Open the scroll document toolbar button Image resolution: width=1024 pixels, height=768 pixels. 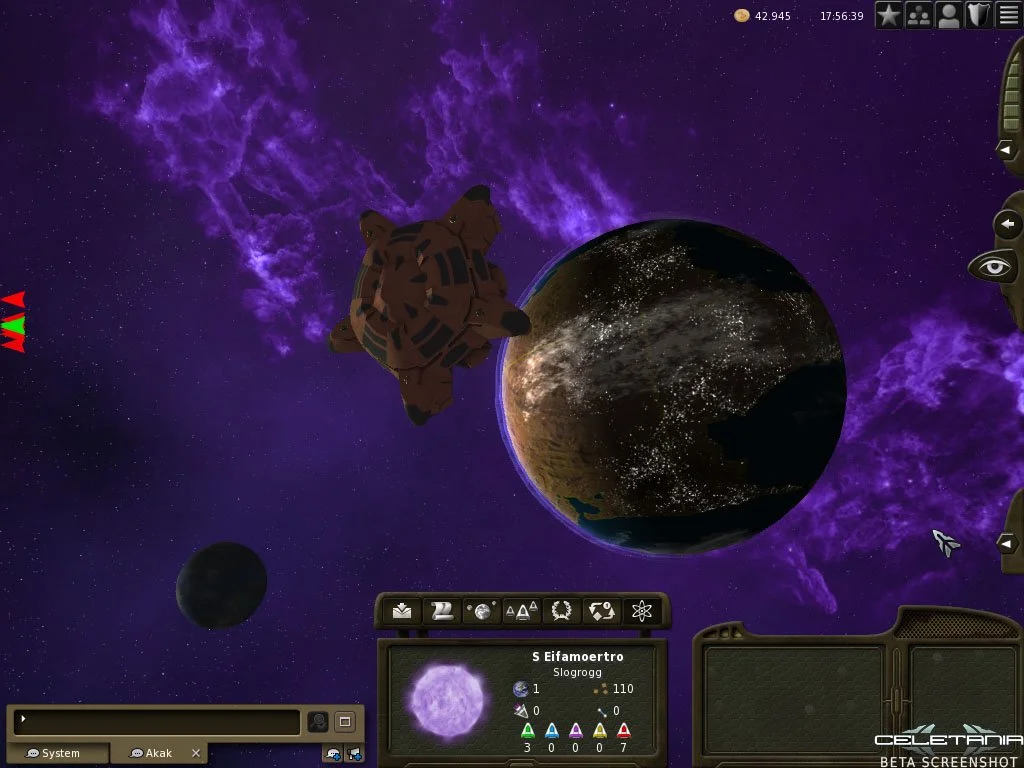(442, 611)
